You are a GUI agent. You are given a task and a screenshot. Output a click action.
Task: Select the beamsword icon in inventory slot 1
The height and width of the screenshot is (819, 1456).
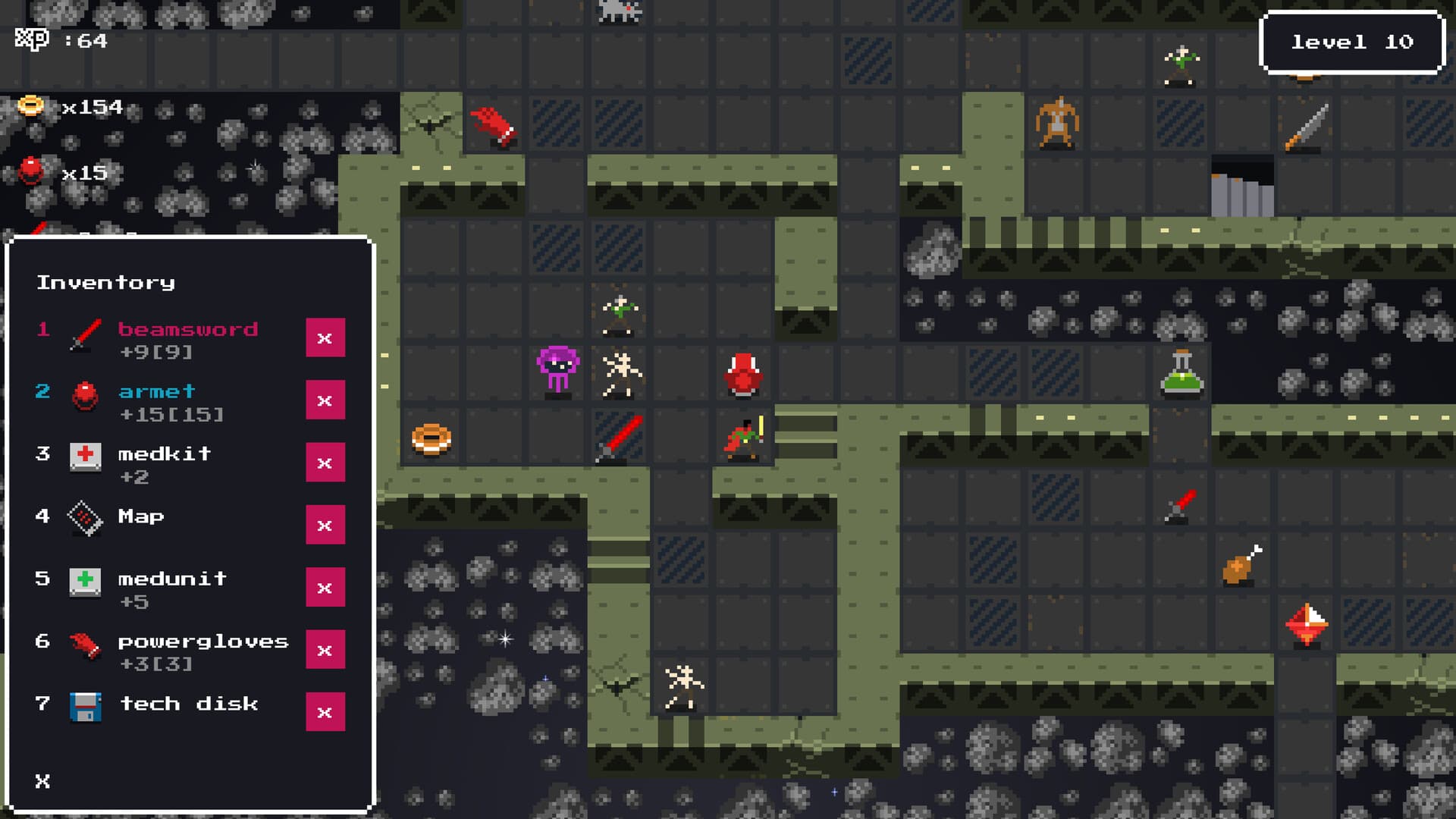coord(83,338)
